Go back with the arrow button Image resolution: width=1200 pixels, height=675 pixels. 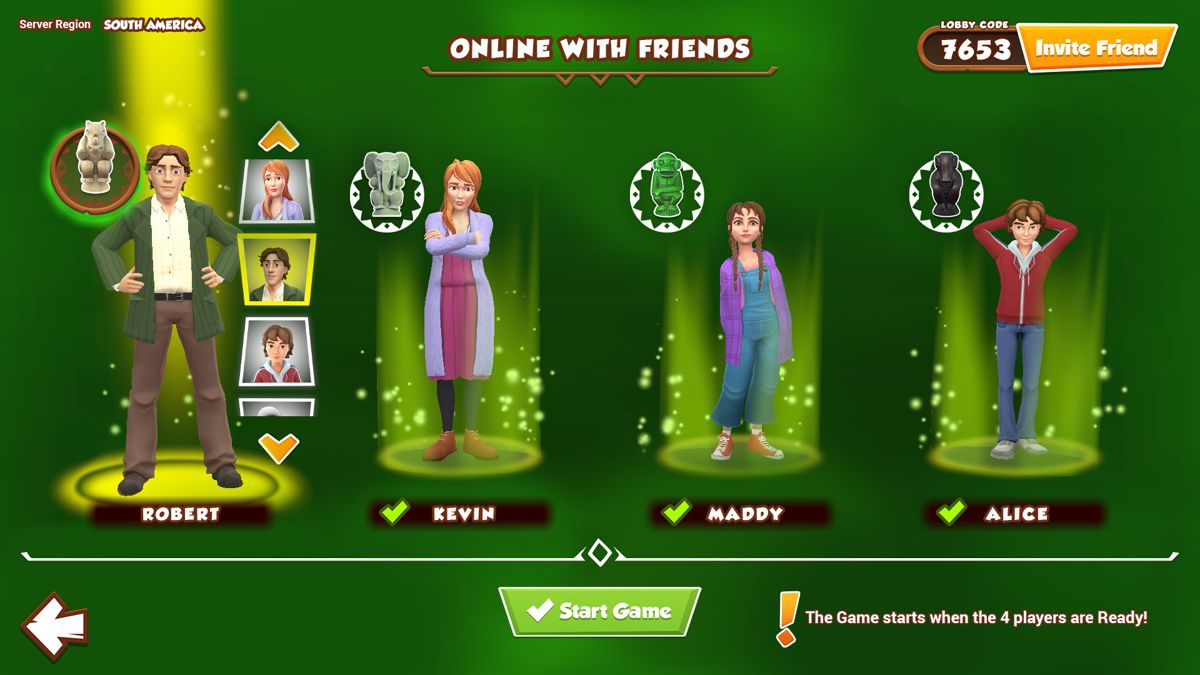[x=54, y=626]
